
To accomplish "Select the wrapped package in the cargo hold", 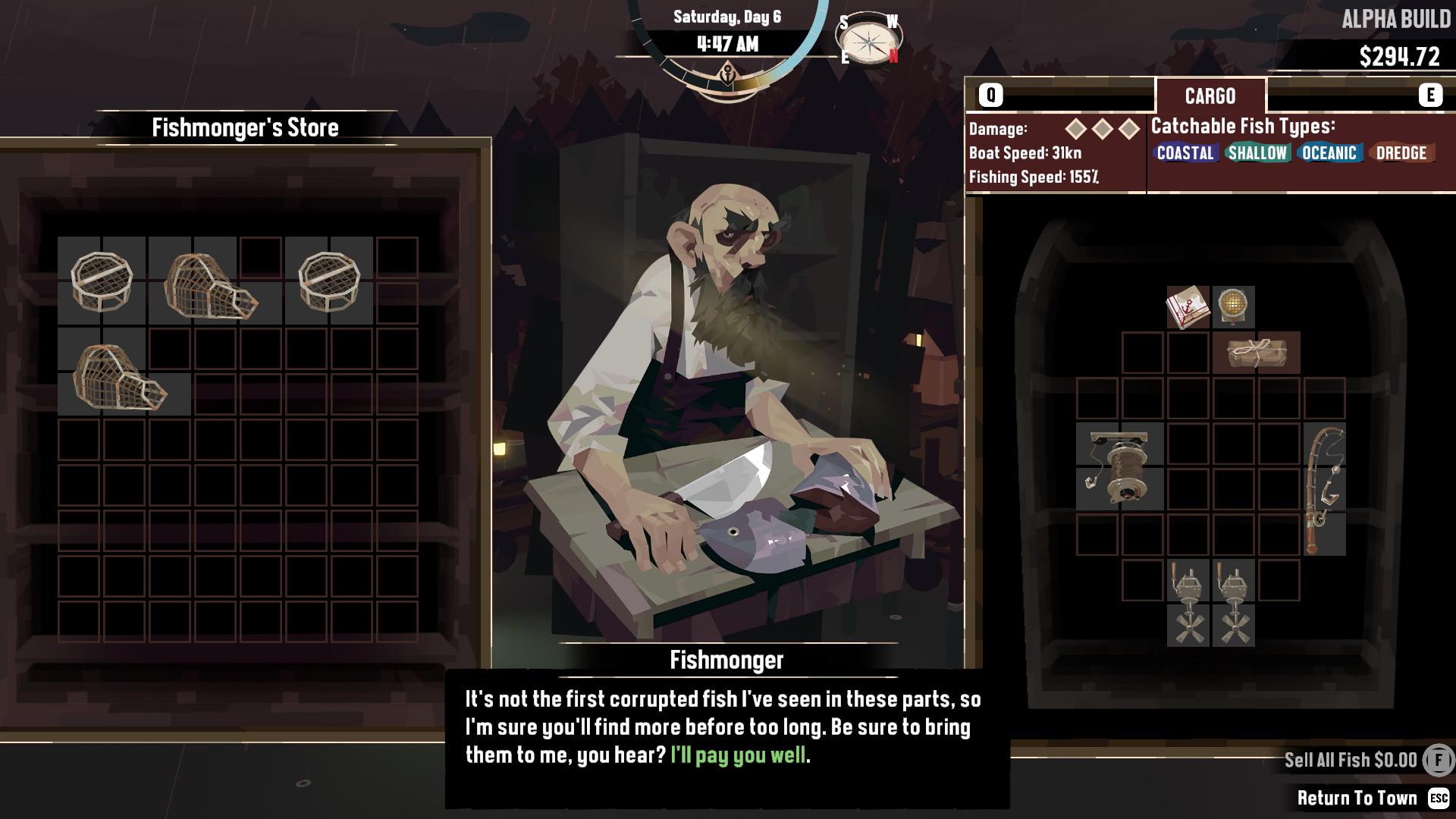I will pyautogui.click(x=1259, y=353).
